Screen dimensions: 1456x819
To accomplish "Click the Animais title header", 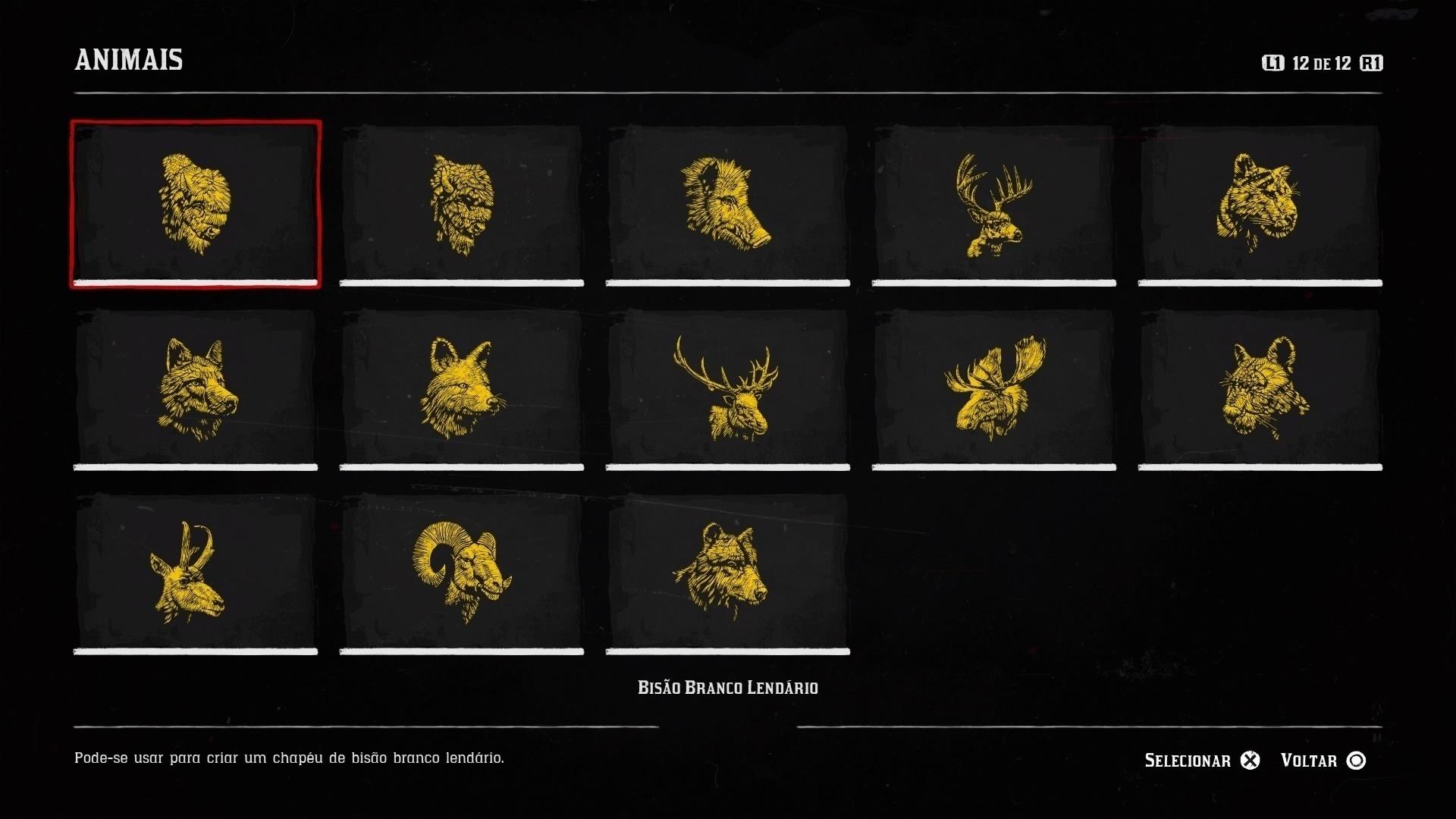I will [129, 61].
